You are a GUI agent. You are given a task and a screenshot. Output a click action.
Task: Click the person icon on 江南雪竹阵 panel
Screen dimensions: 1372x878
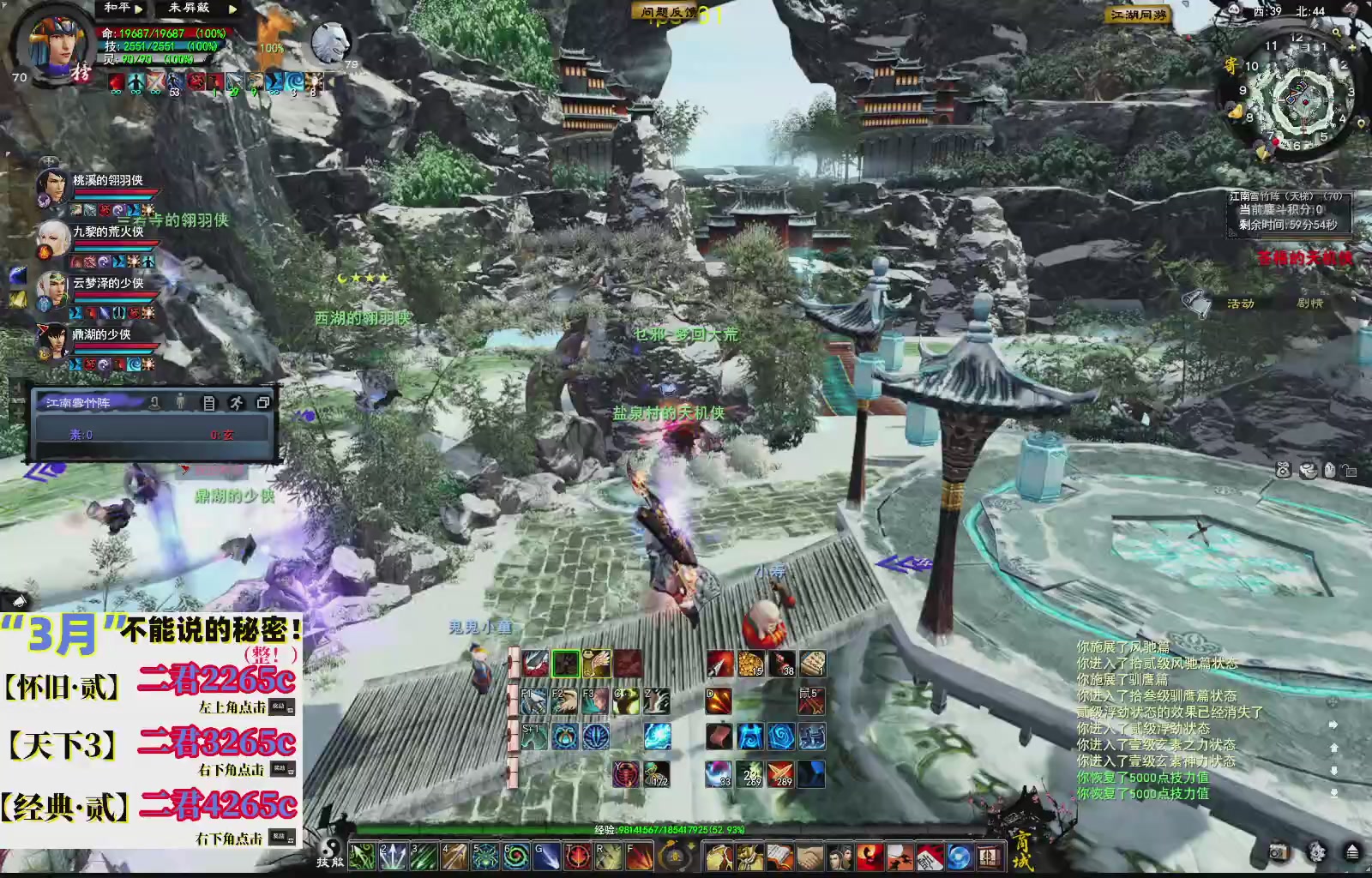click(x=180, y=402)
